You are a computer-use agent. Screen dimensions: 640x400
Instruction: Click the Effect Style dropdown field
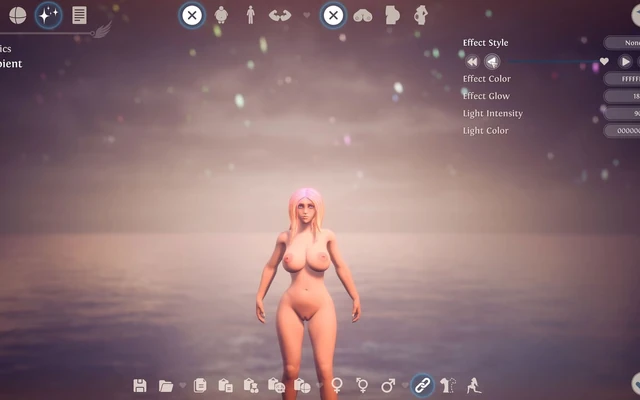[621, 43]
